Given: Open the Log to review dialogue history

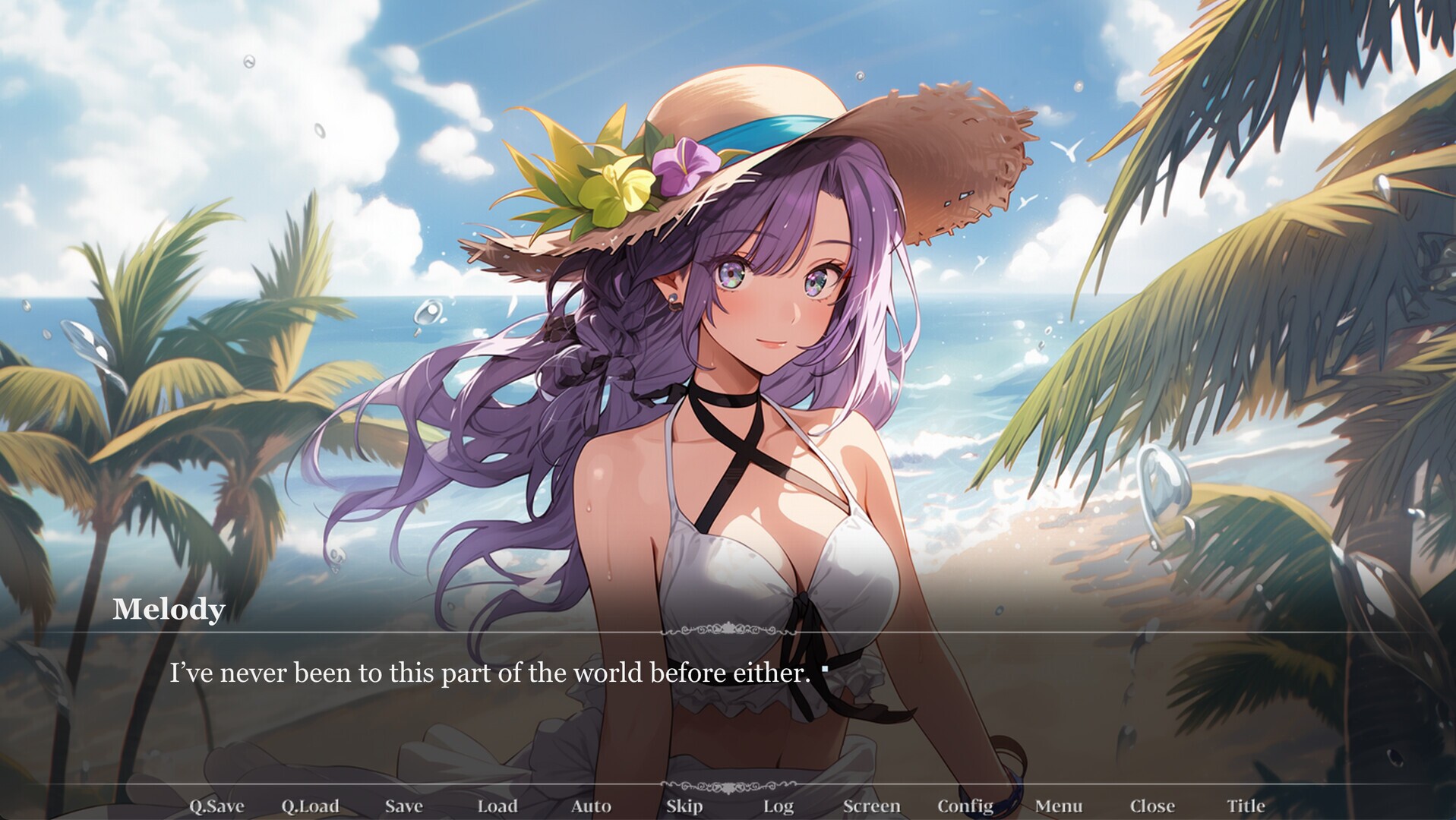Looking at the screenshot, I should pyautogui.click(x=779, y=806).
